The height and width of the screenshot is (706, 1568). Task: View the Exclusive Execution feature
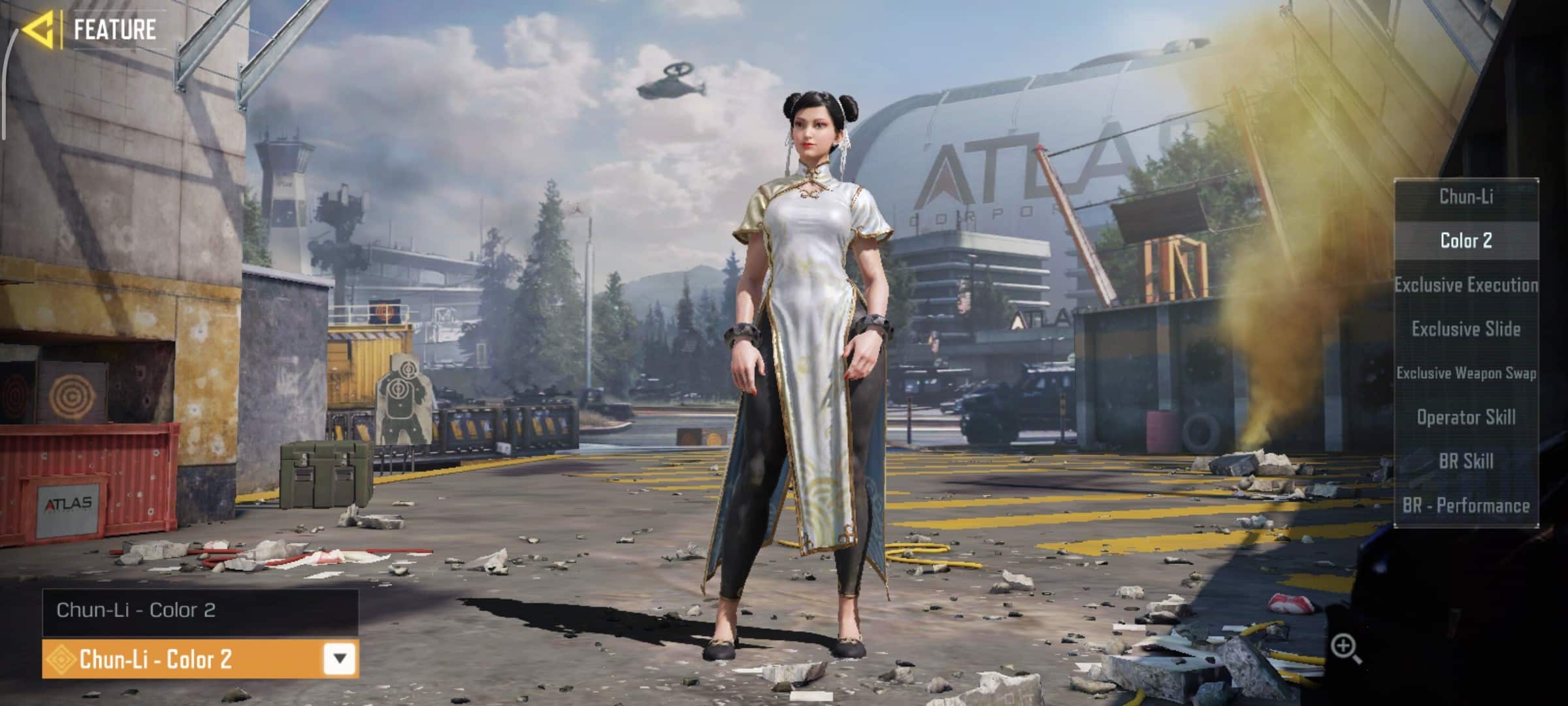[x=1466, y=285]
